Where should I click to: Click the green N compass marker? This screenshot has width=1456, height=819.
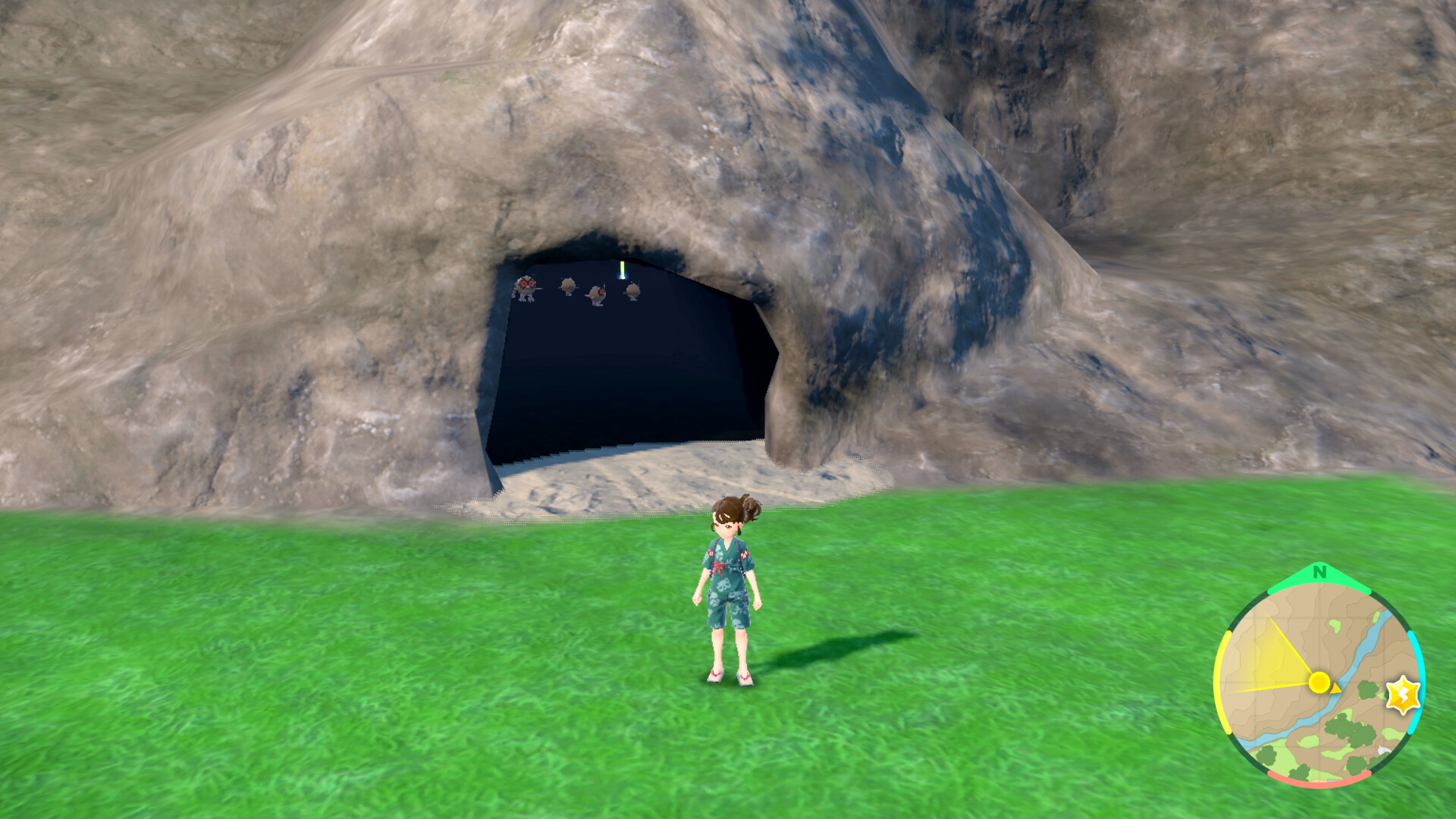pos(1319,573)
